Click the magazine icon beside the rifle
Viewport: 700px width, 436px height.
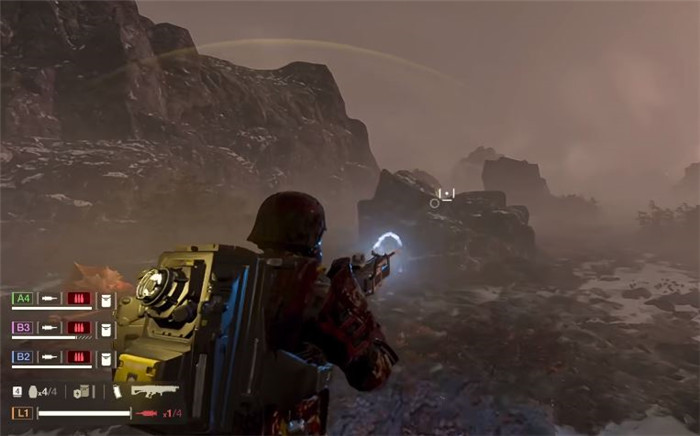(117, 392)
